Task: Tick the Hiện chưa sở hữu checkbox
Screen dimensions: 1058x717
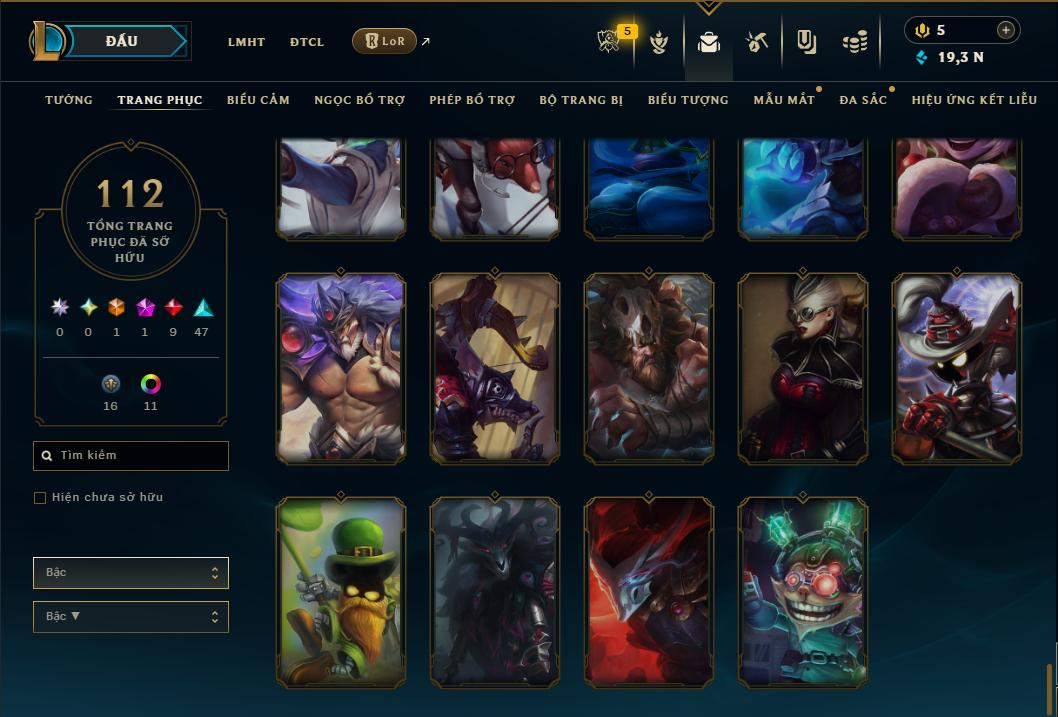Action: [x=40, y=498]
